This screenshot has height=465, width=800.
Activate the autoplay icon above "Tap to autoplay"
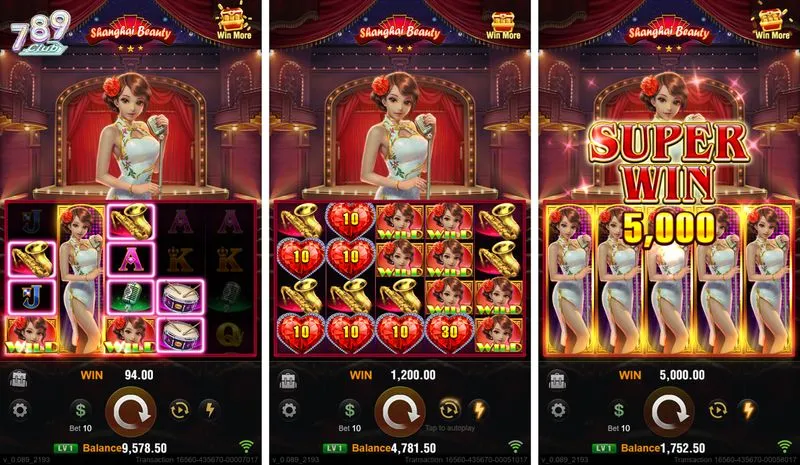[450, 408]
